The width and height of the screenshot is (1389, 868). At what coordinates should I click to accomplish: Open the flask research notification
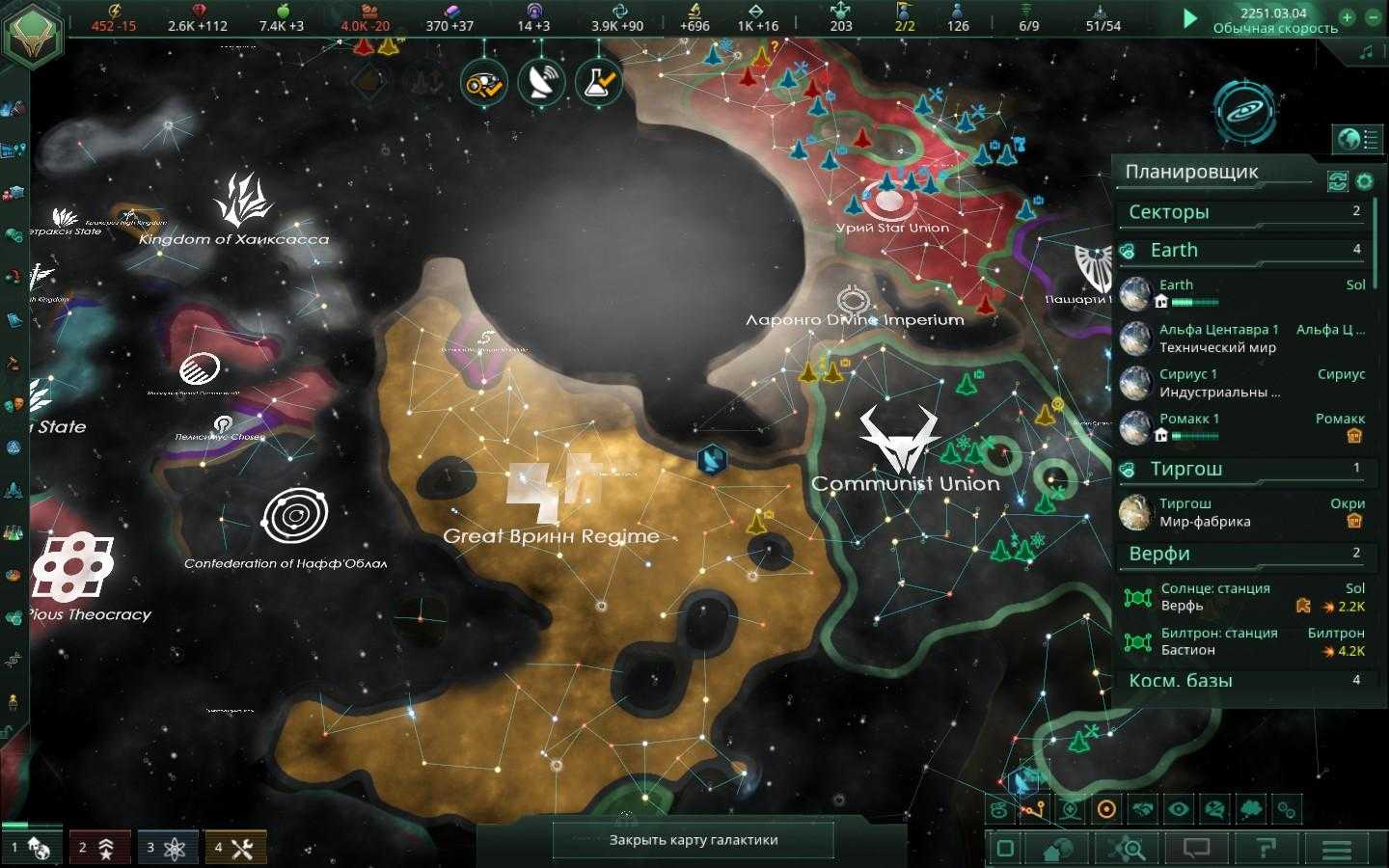[598, 82]
